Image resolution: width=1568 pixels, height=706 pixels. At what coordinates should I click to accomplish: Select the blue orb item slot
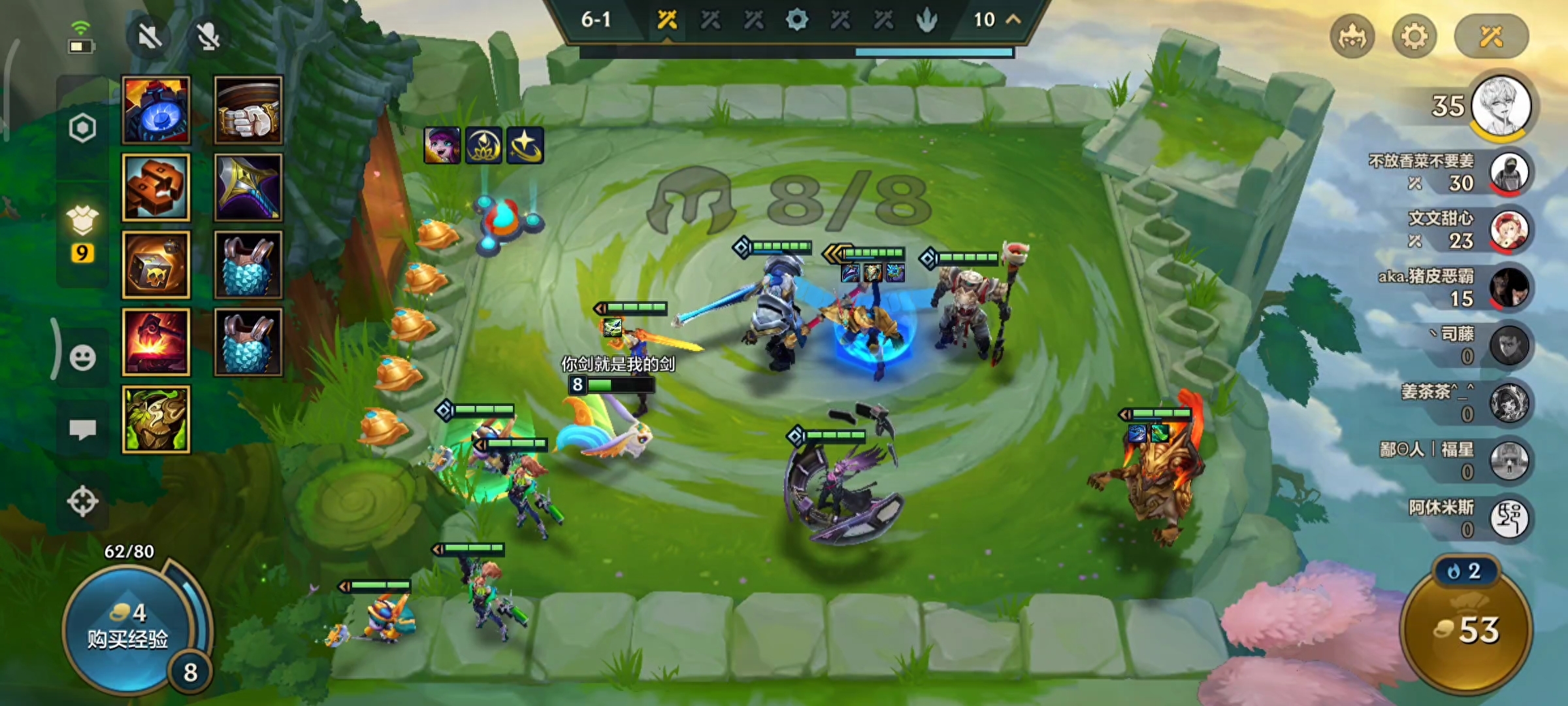156,110
